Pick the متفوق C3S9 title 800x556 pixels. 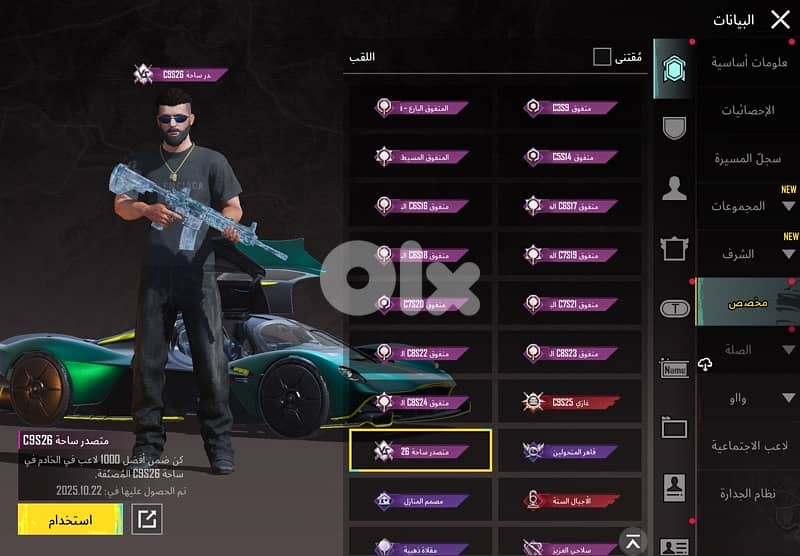(570, 107)
